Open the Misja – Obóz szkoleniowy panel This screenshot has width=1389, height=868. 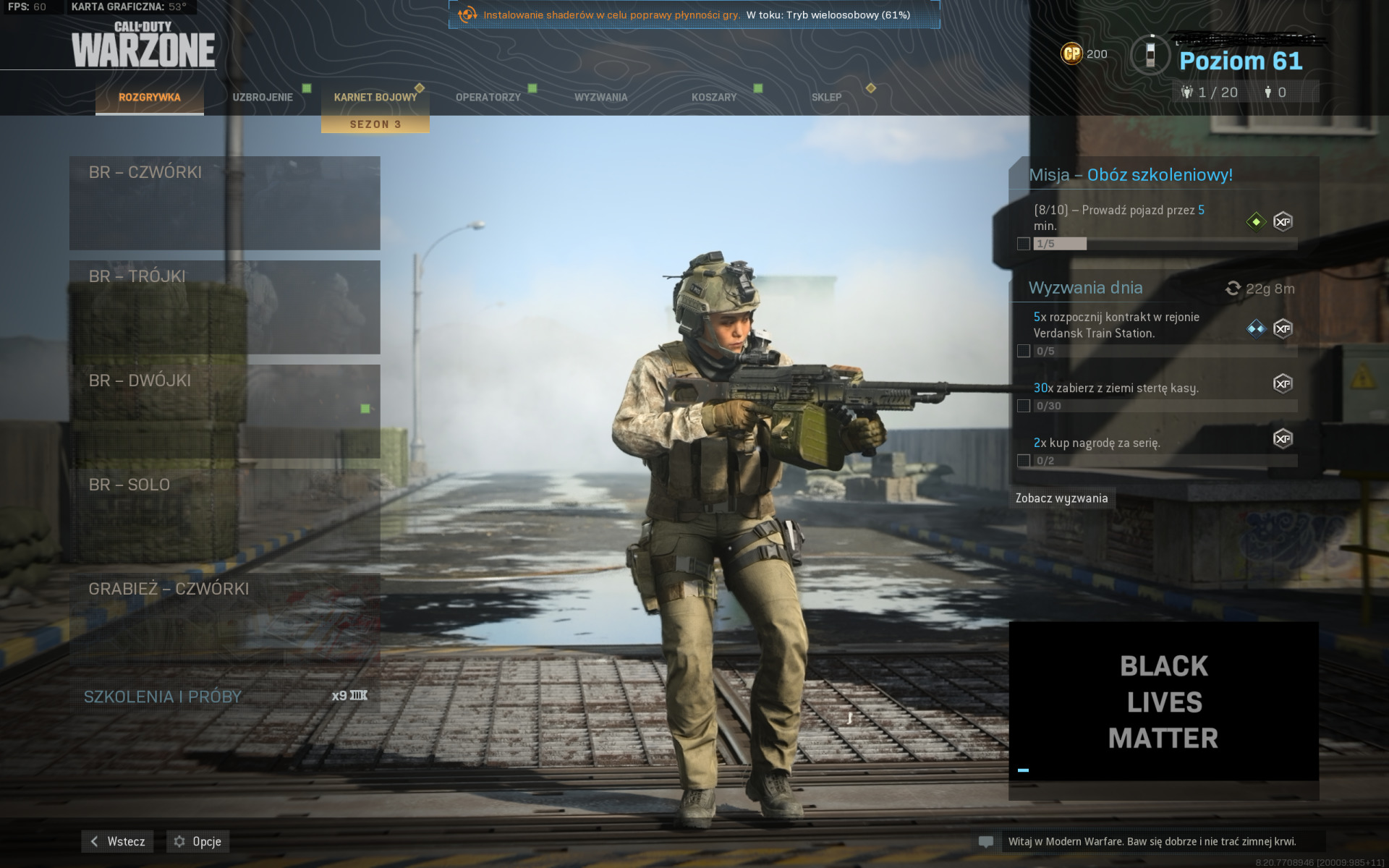1130,175
